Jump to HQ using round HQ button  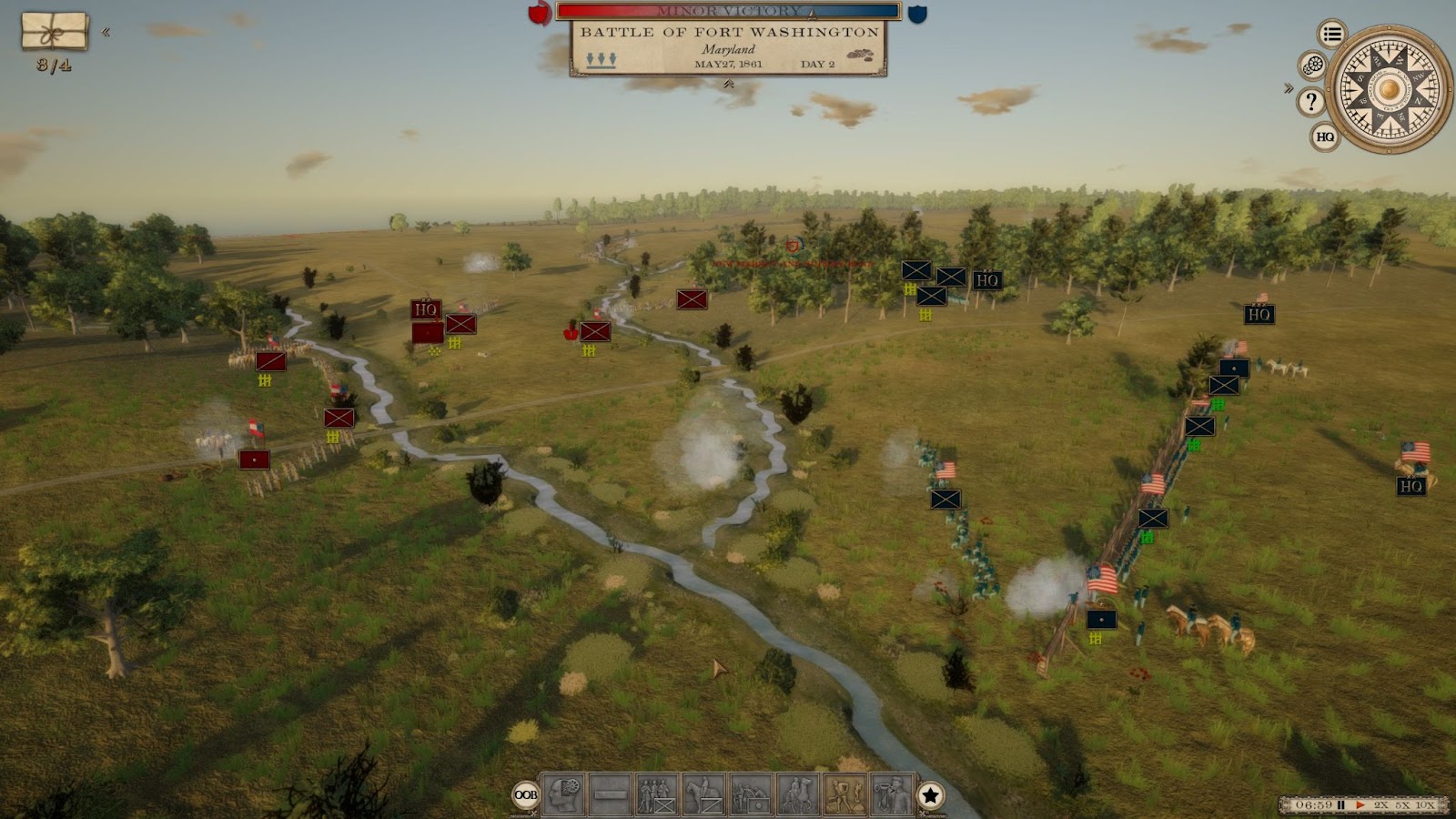[1325, 136]
